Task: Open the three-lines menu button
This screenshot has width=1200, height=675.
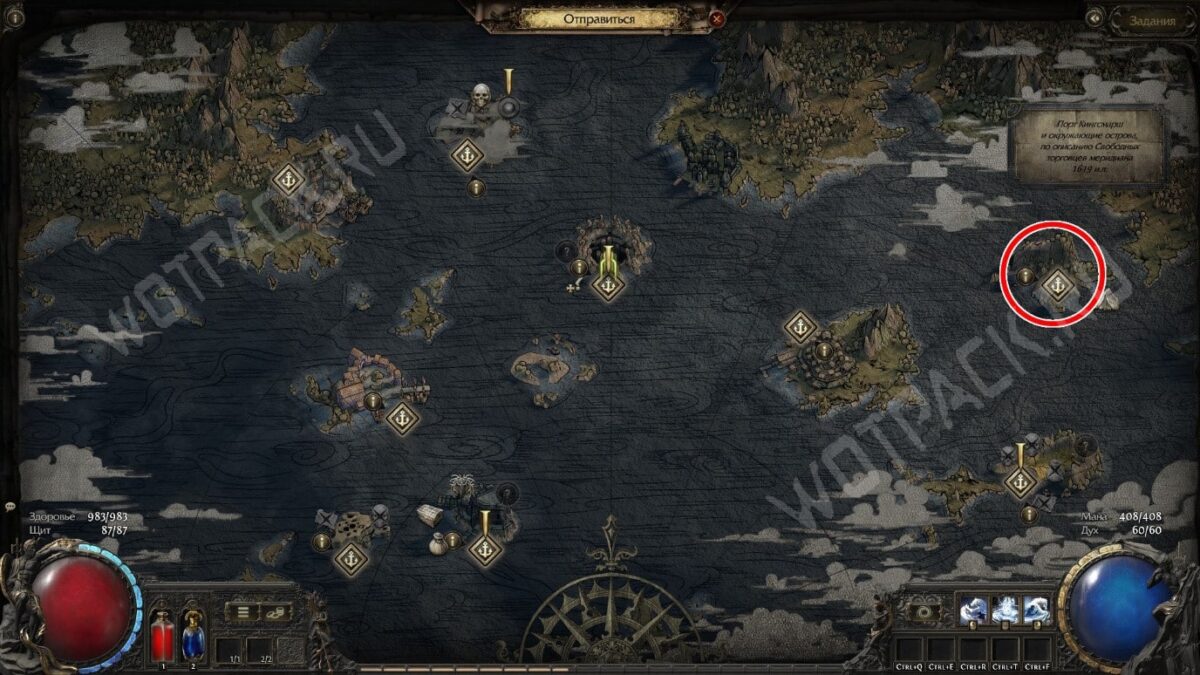Action: click(243, 612)
